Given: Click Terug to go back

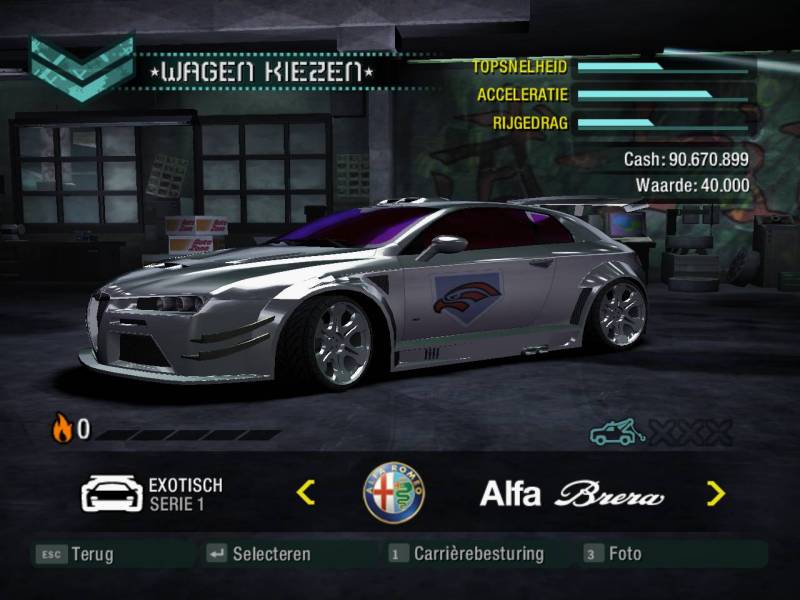Looking at the screenshot, I should 75,553.
